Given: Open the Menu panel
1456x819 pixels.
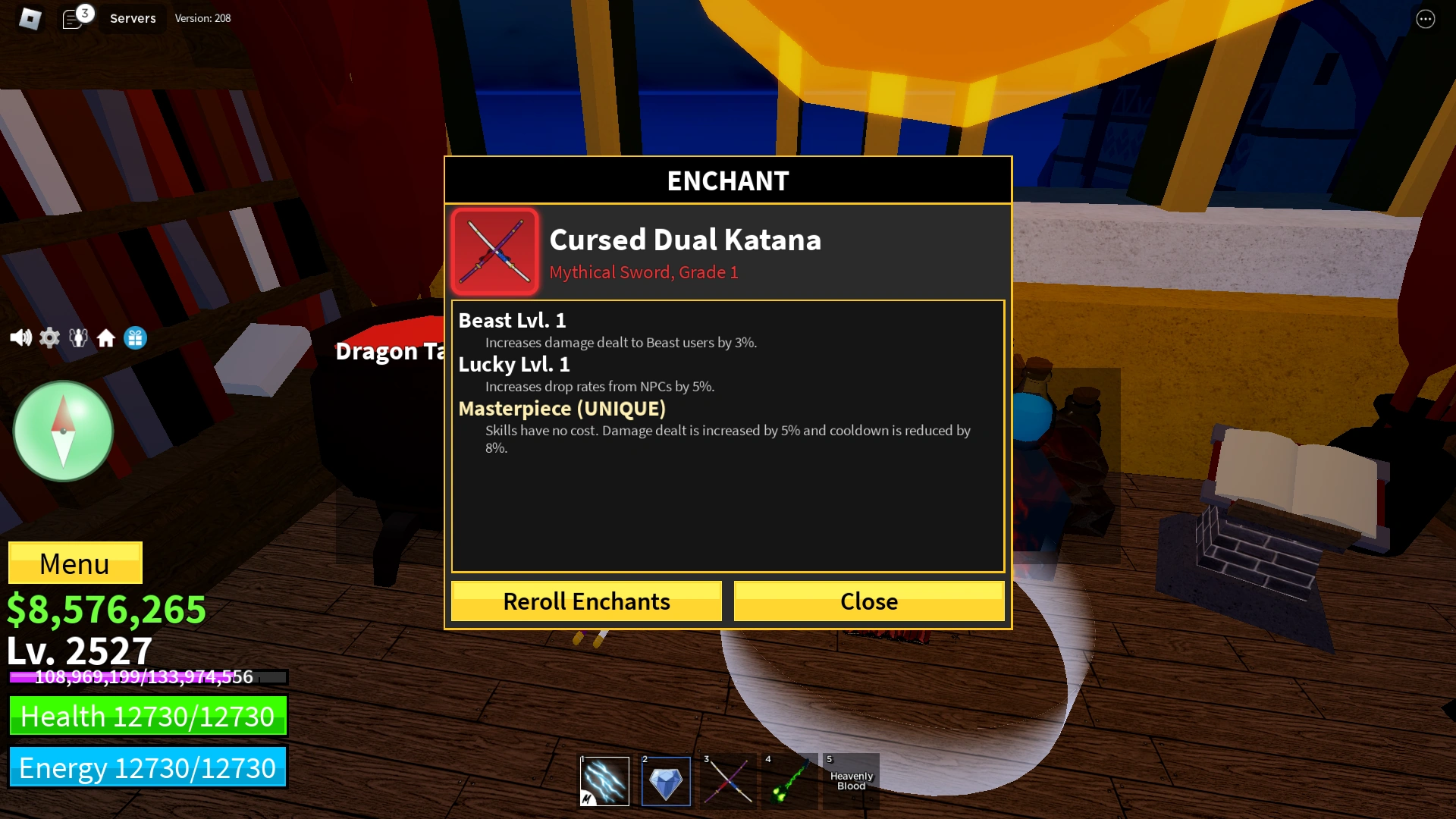Looking at the screenshot, I should pos(74,563).
